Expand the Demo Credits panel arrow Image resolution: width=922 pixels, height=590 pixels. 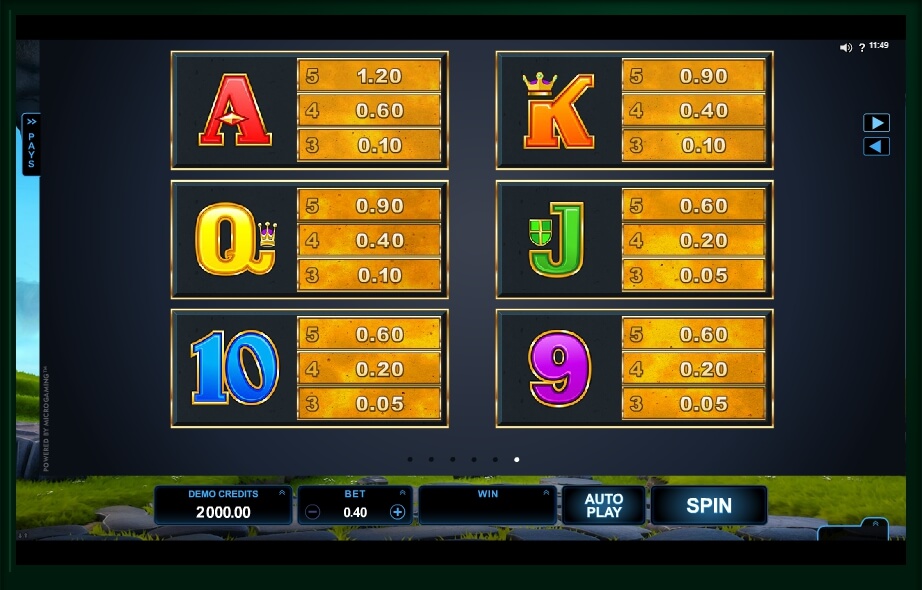[282, 493]
